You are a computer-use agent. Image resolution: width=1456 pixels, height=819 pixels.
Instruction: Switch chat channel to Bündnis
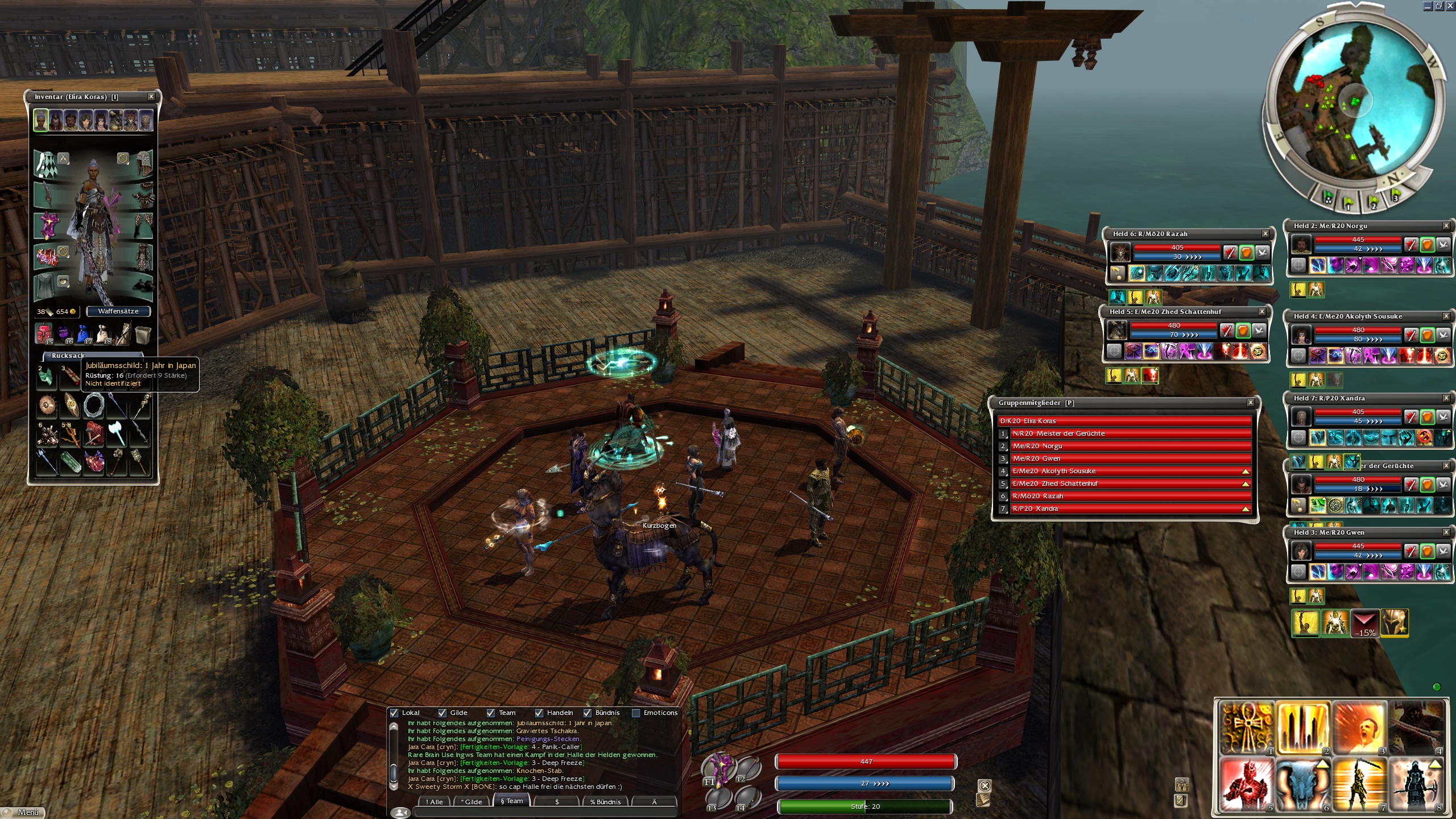[605, 801]
